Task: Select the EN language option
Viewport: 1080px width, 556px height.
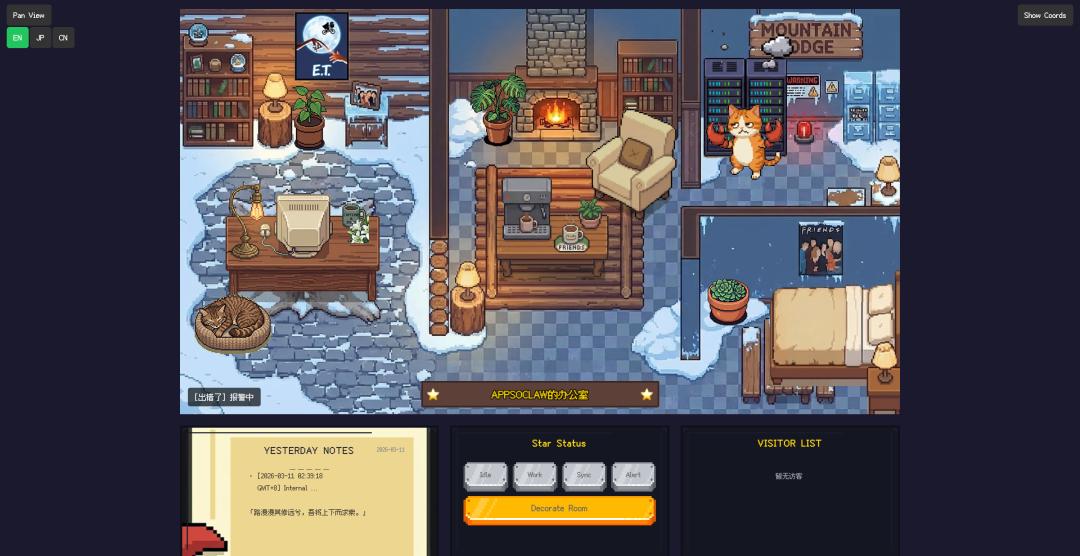Action: tap(17, 38)
